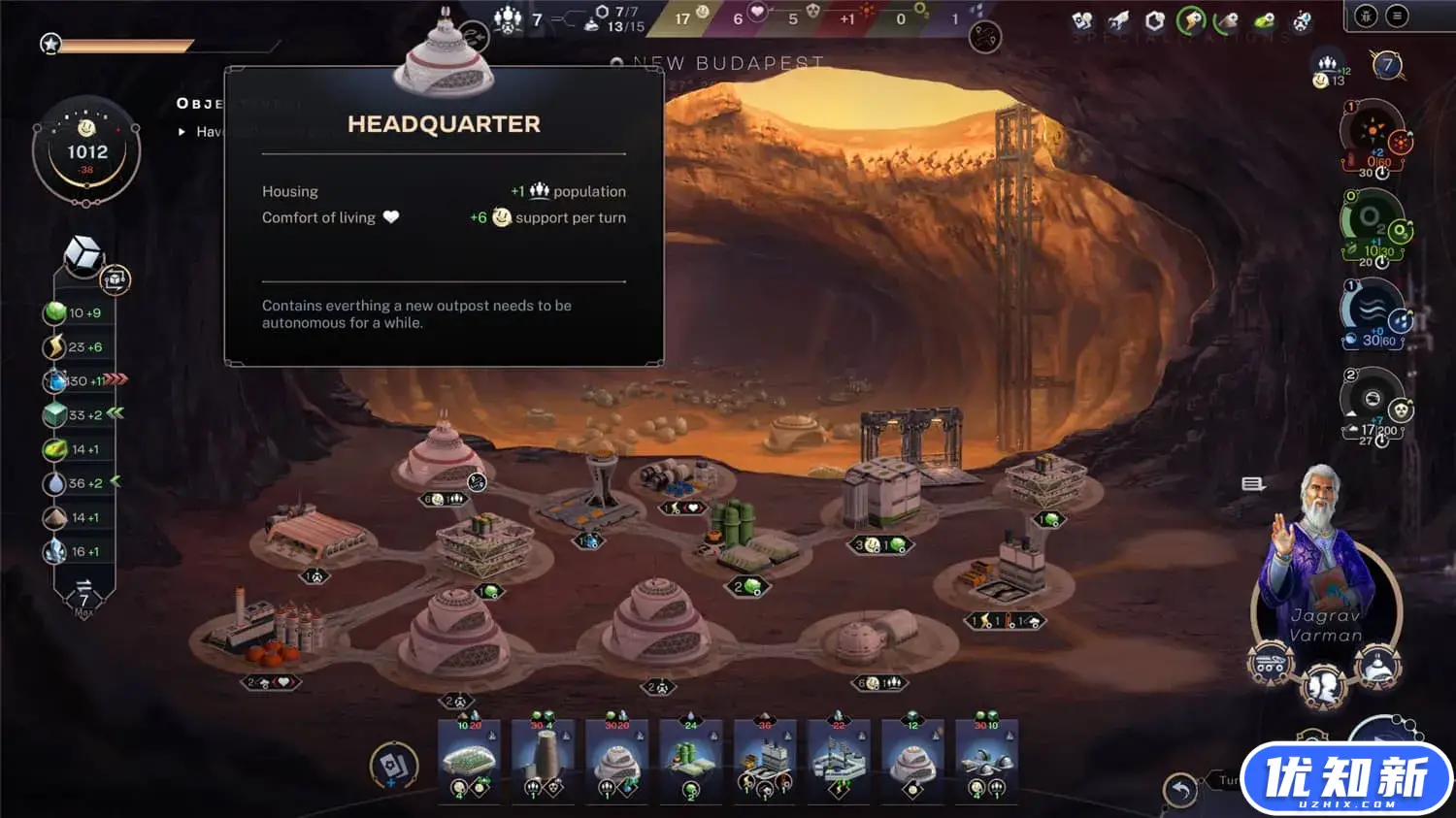This screenshot has width=1456, height=818.
Task: Open the cube resources storage icon
Action: click(x=83, y=254)
